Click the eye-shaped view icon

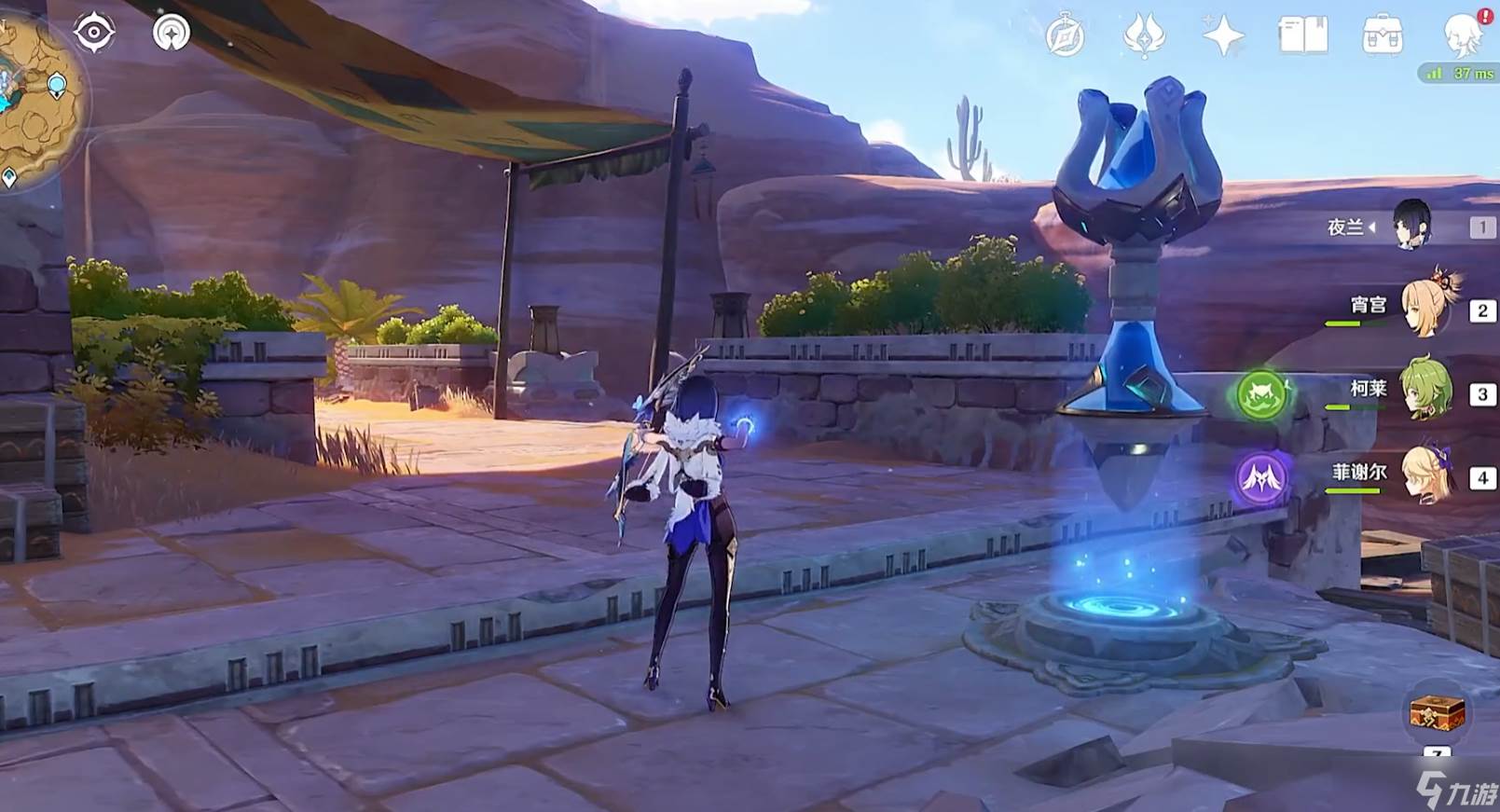click(x=94, y=33)
